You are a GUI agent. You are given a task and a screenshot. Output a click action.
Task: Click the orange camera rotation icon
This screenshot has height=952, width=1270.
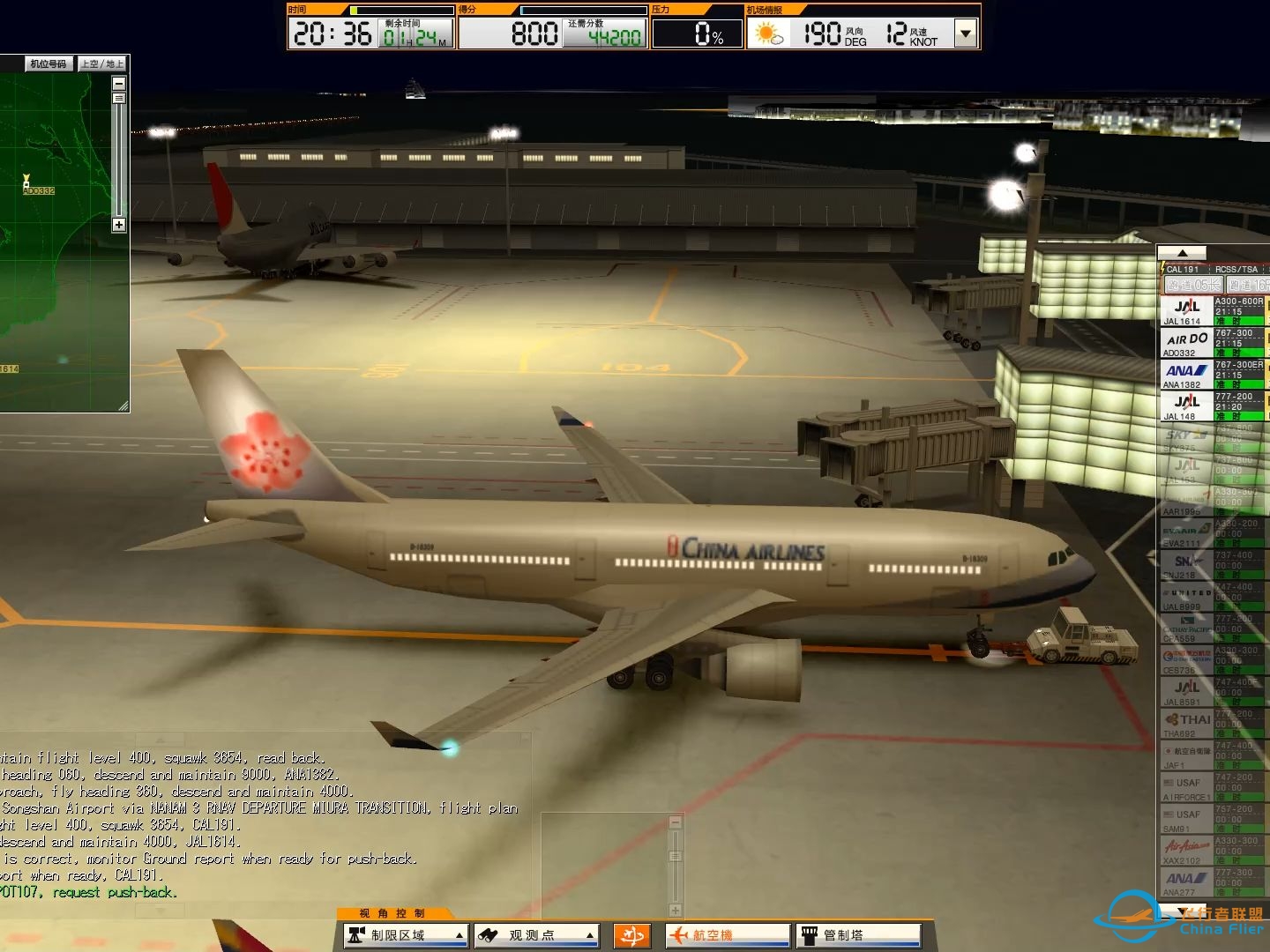click(x=631, y=934)
